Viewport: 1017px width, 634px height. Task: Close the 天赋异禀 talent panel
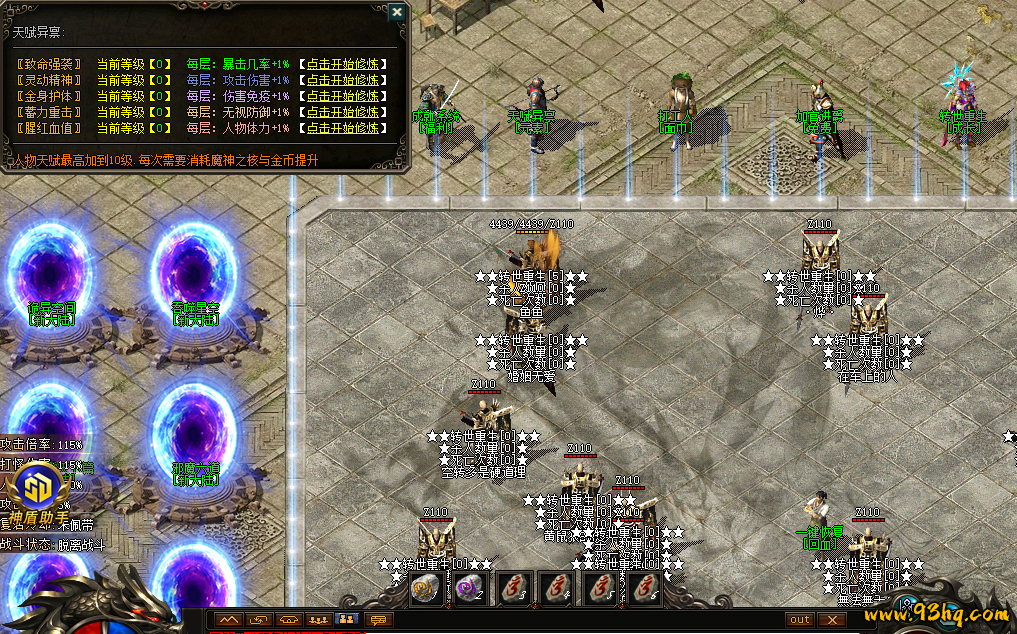coord(397,13)
